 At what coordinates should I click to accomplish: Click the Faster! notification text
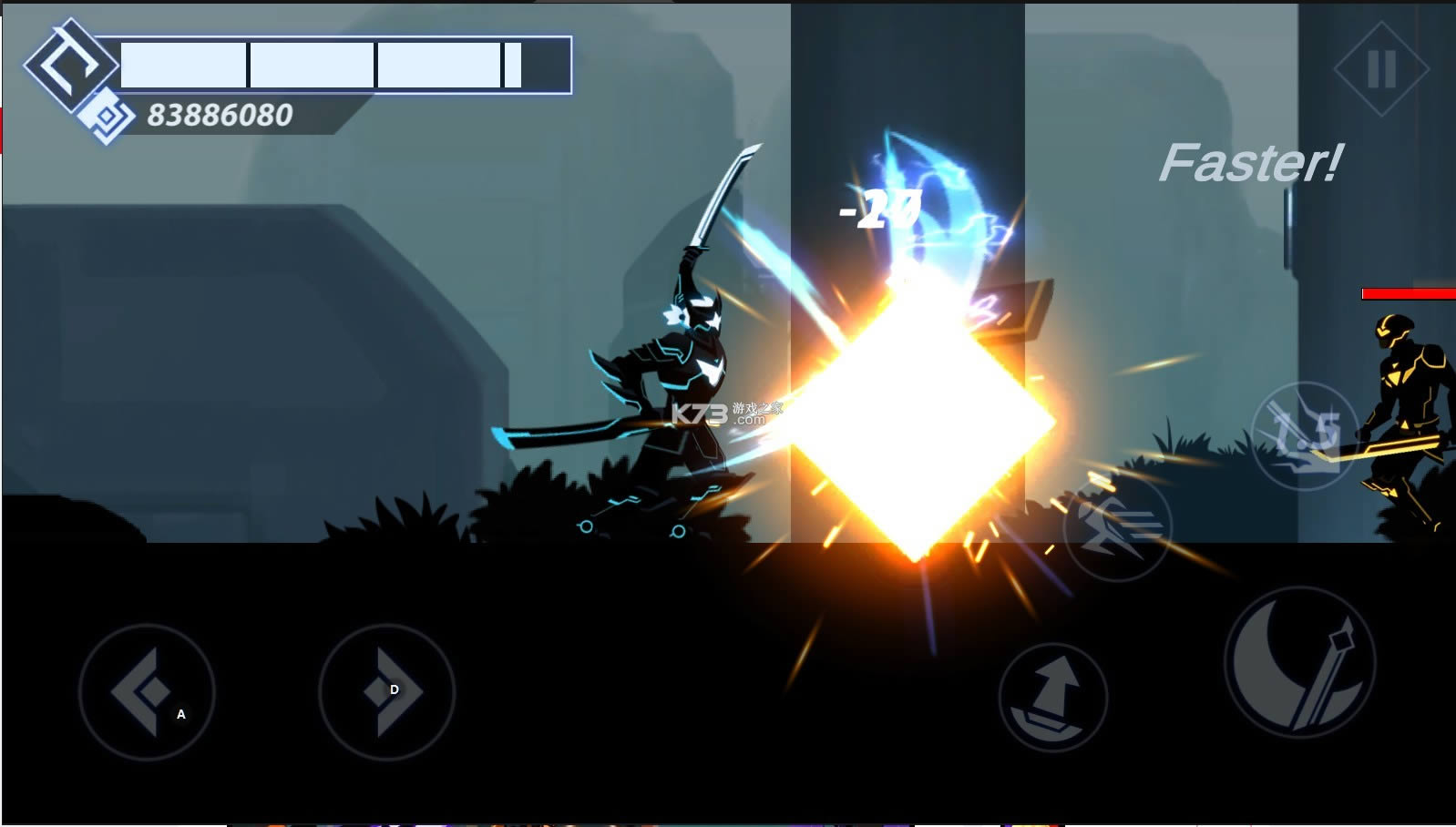click(x=1252, y=164)
